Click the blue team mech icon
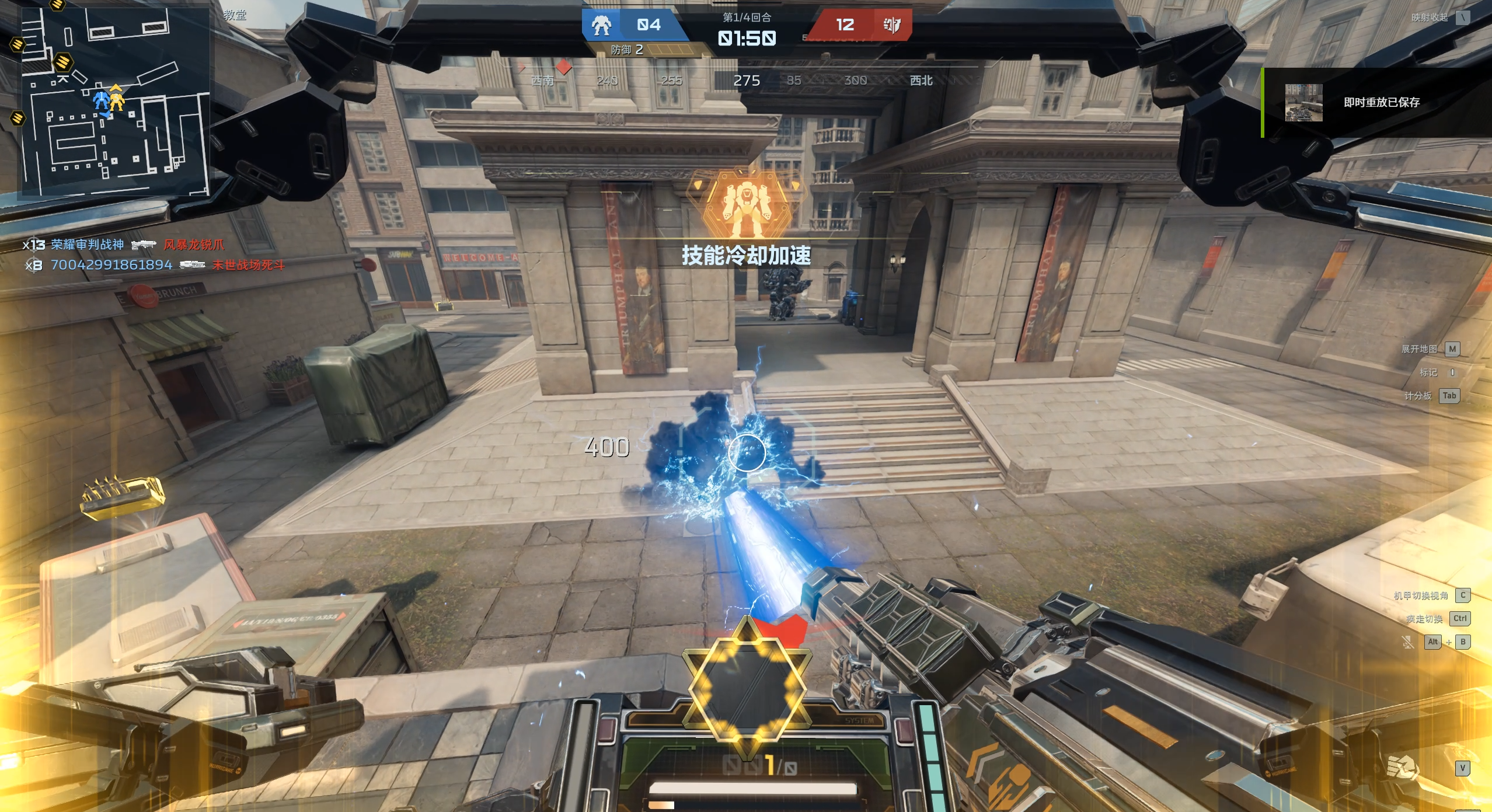 pyautogui.click(x=601, y=25)
